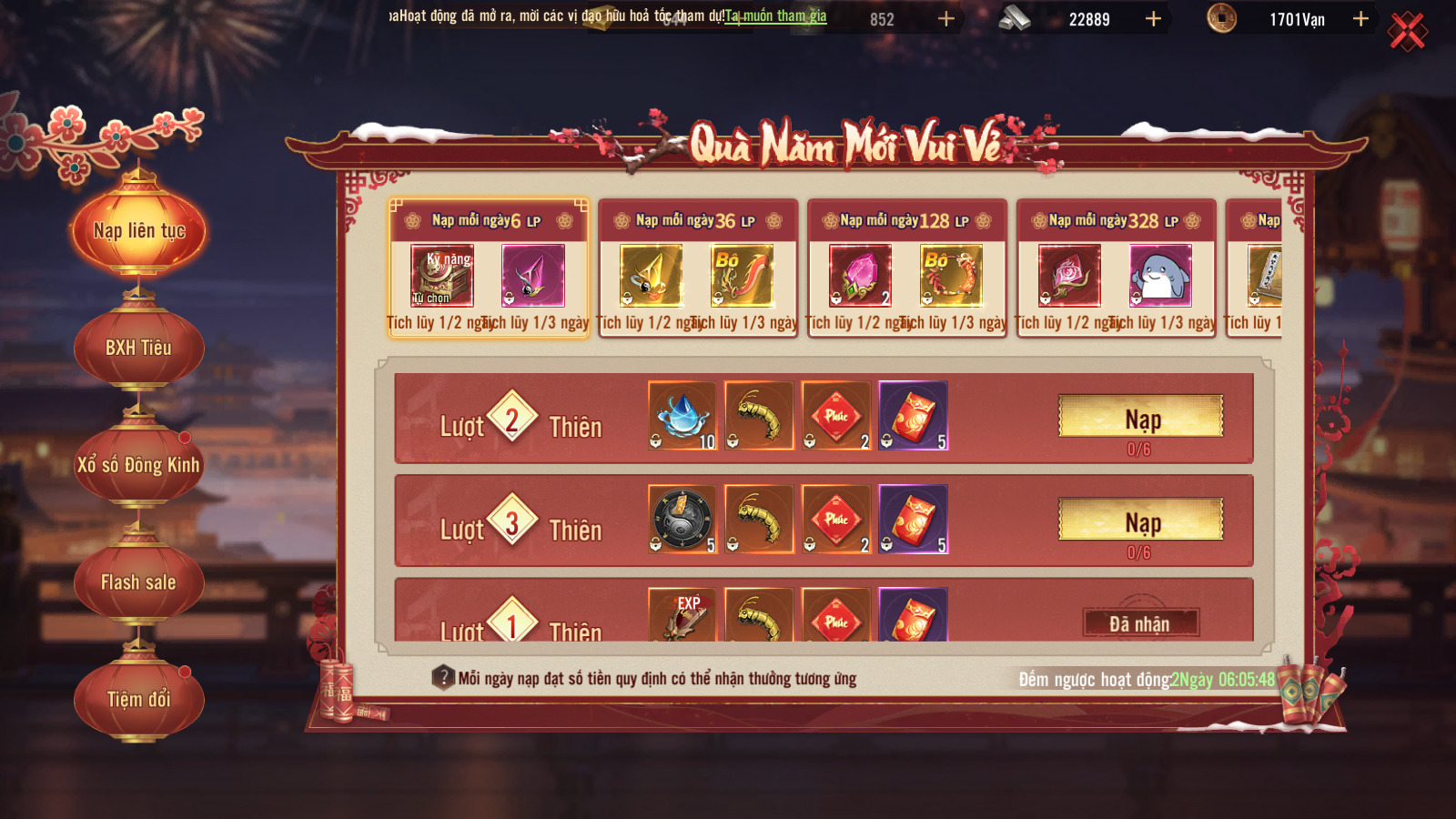
Task: Add silver ingots with the plus button
Action: [x=1153, y=19]
